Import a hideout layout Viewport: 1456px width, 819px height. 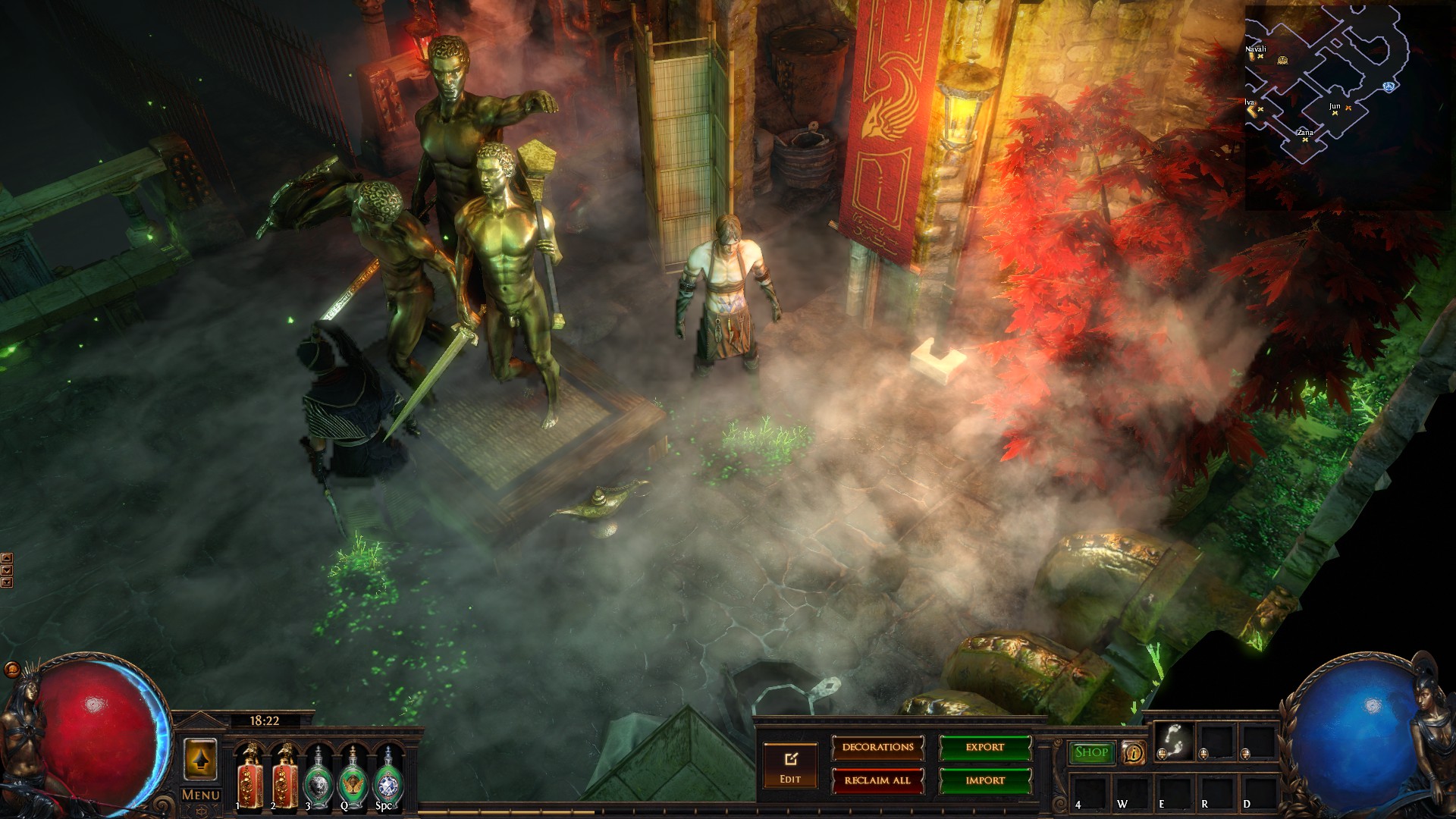[985, 780]
